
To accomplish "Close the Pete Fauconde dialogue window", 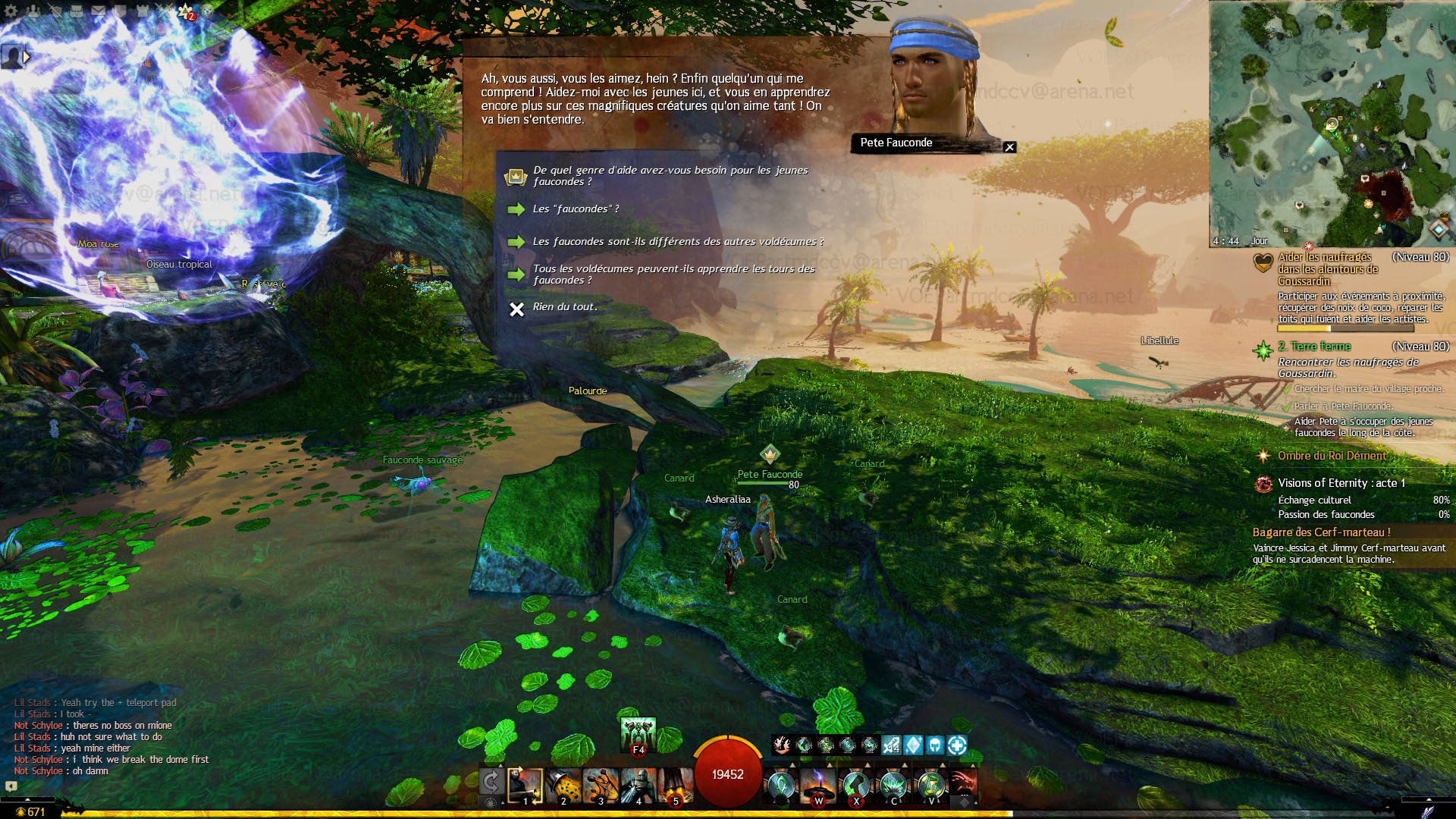I will pyautogui.click(x=1009, y=147).
